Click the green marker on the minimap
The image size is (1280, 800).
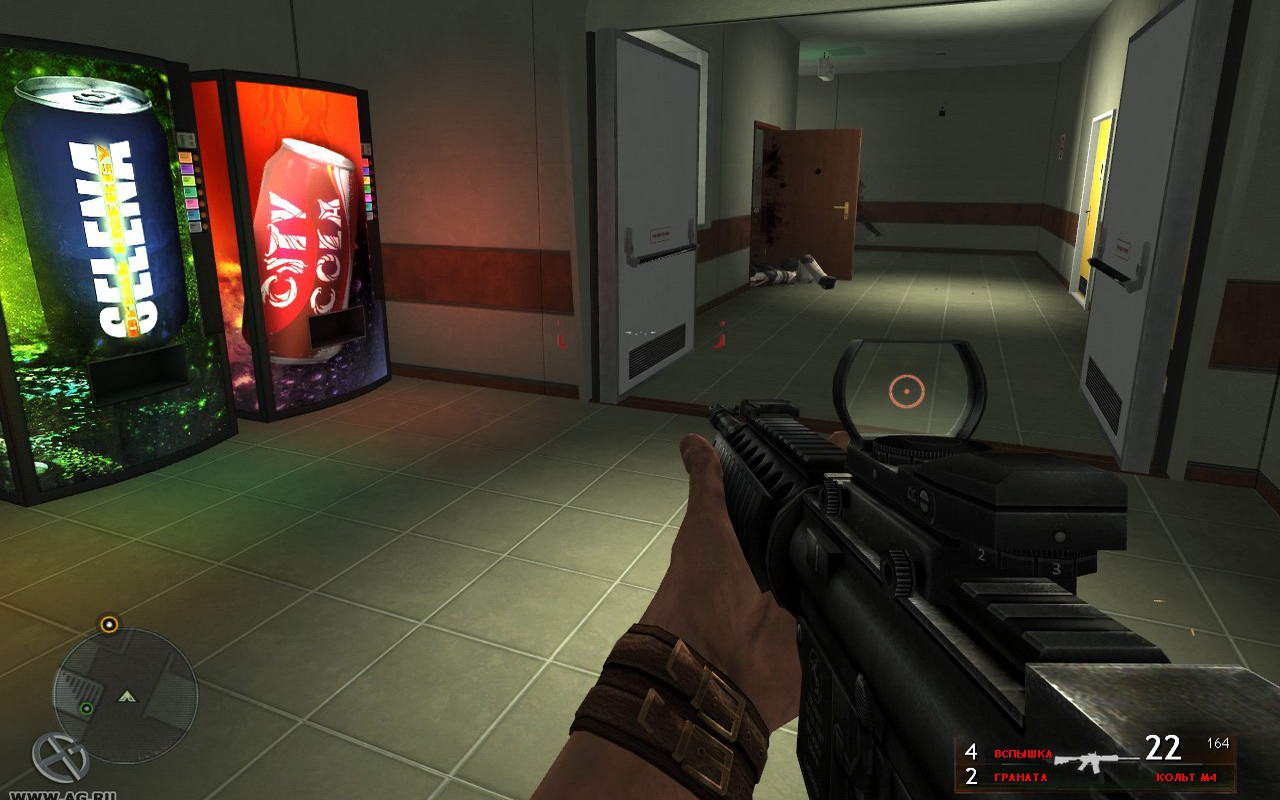tap(87, 708)
